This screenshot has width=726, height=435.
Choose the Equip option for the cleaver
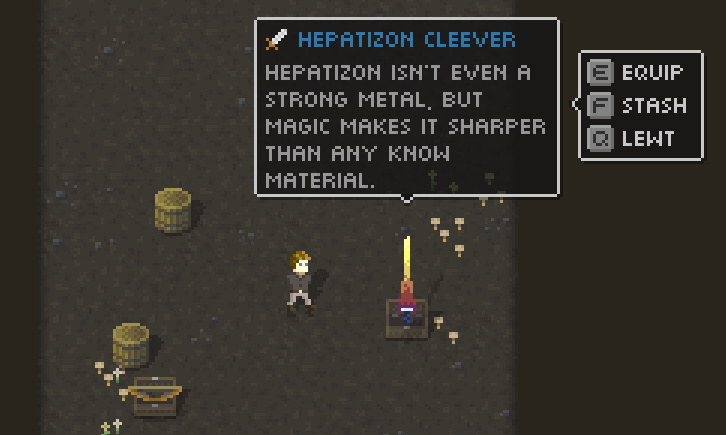640,73
